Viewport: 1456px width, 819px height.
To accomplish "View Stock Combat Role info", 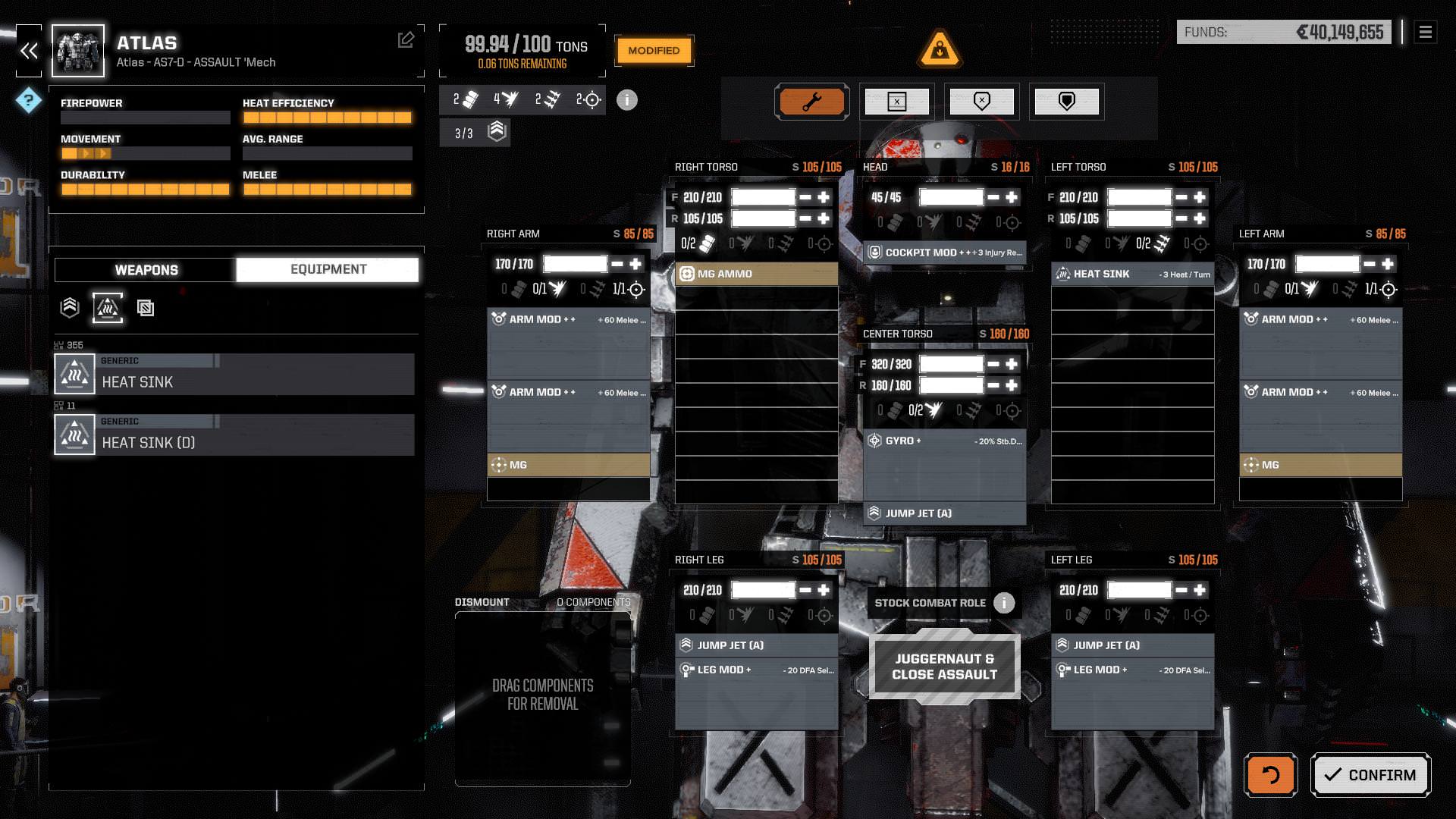I will [x=1004, y=603].
